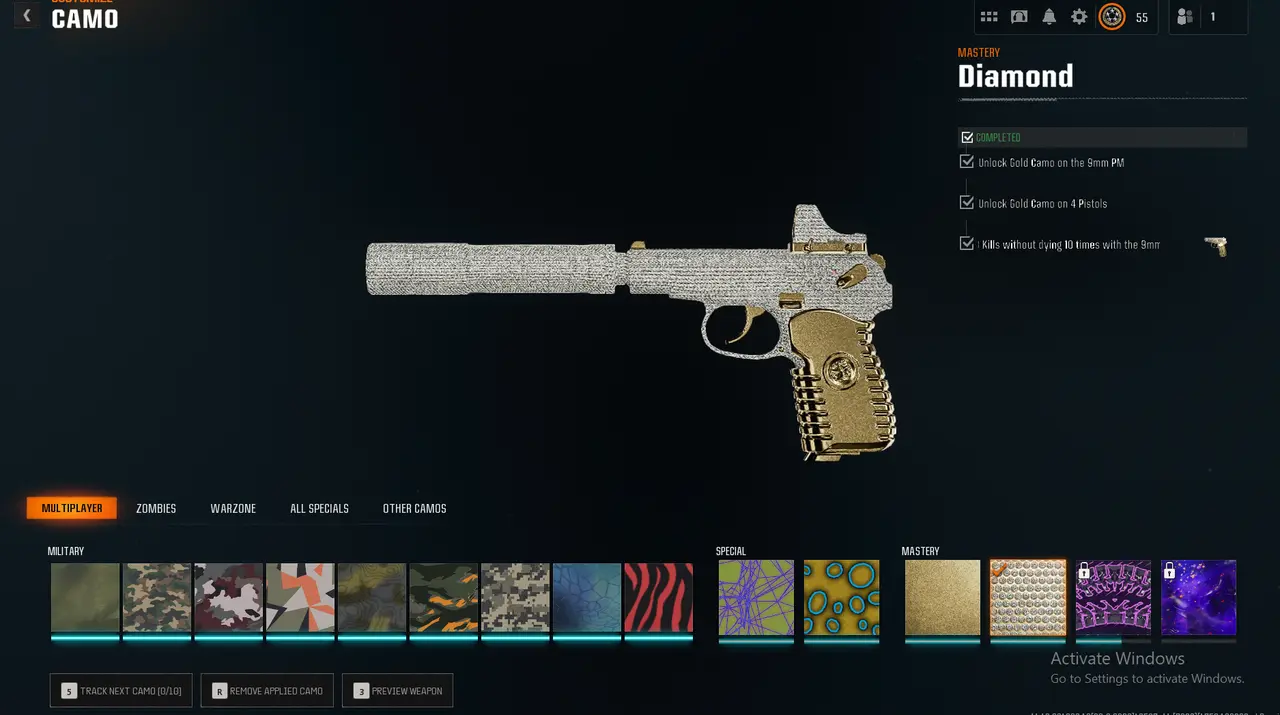Viewport: 1280px width, 715px height.
Task: Choose the Multiplayer camo tab
Action: click(x=72, y=509)
